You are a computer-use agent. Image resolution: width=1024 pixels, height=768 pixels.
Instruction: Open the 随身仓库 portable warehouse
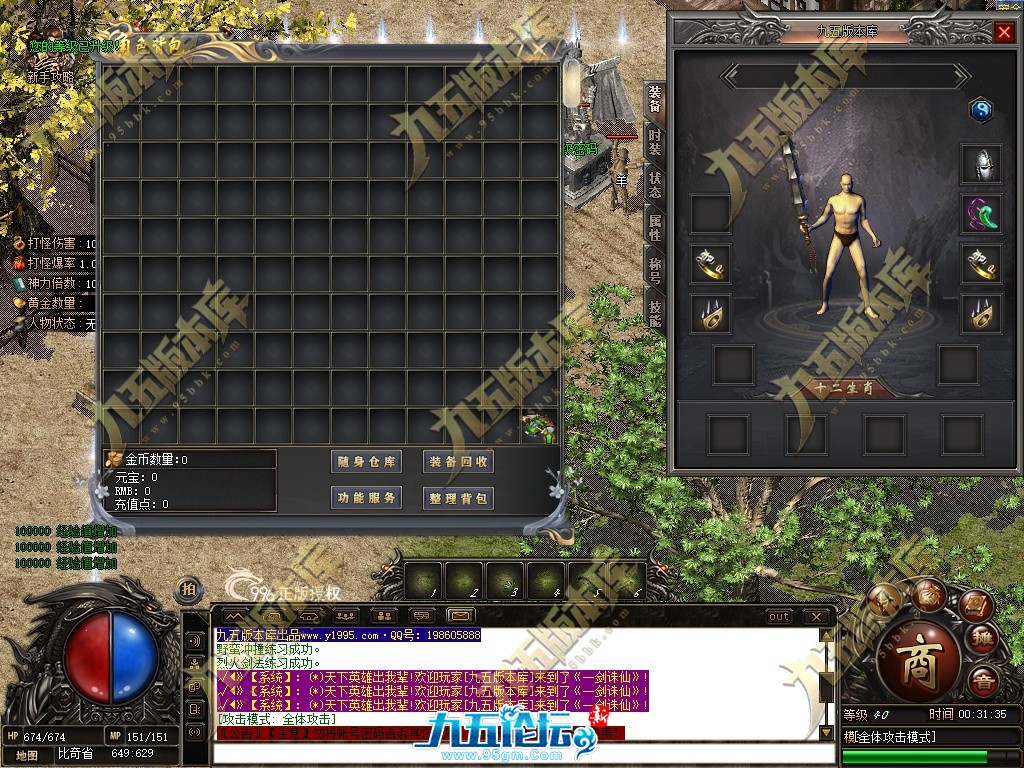(x=367, y=462)
